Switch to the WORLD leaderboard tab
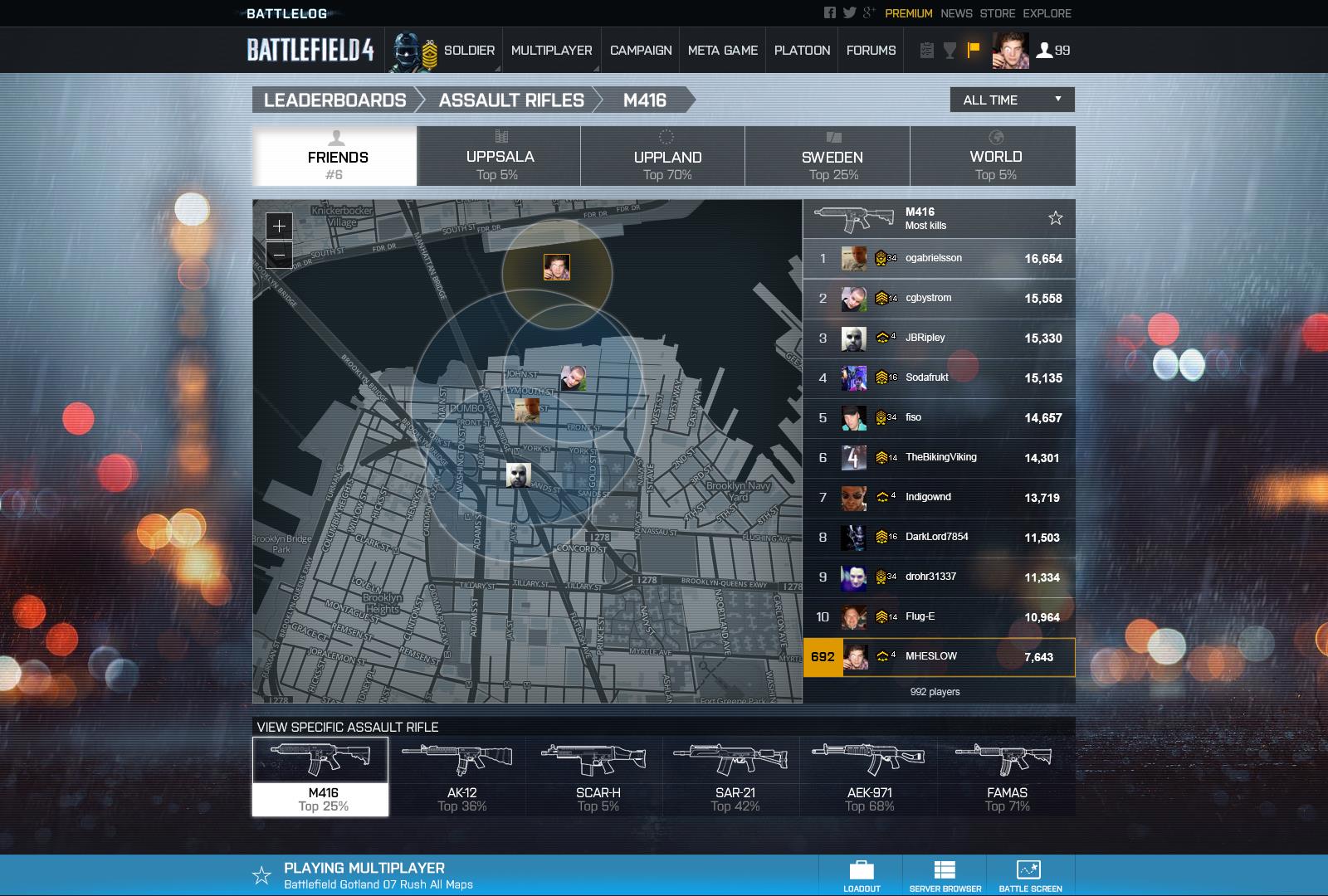The image size is (1328, 896). point(994,156)
